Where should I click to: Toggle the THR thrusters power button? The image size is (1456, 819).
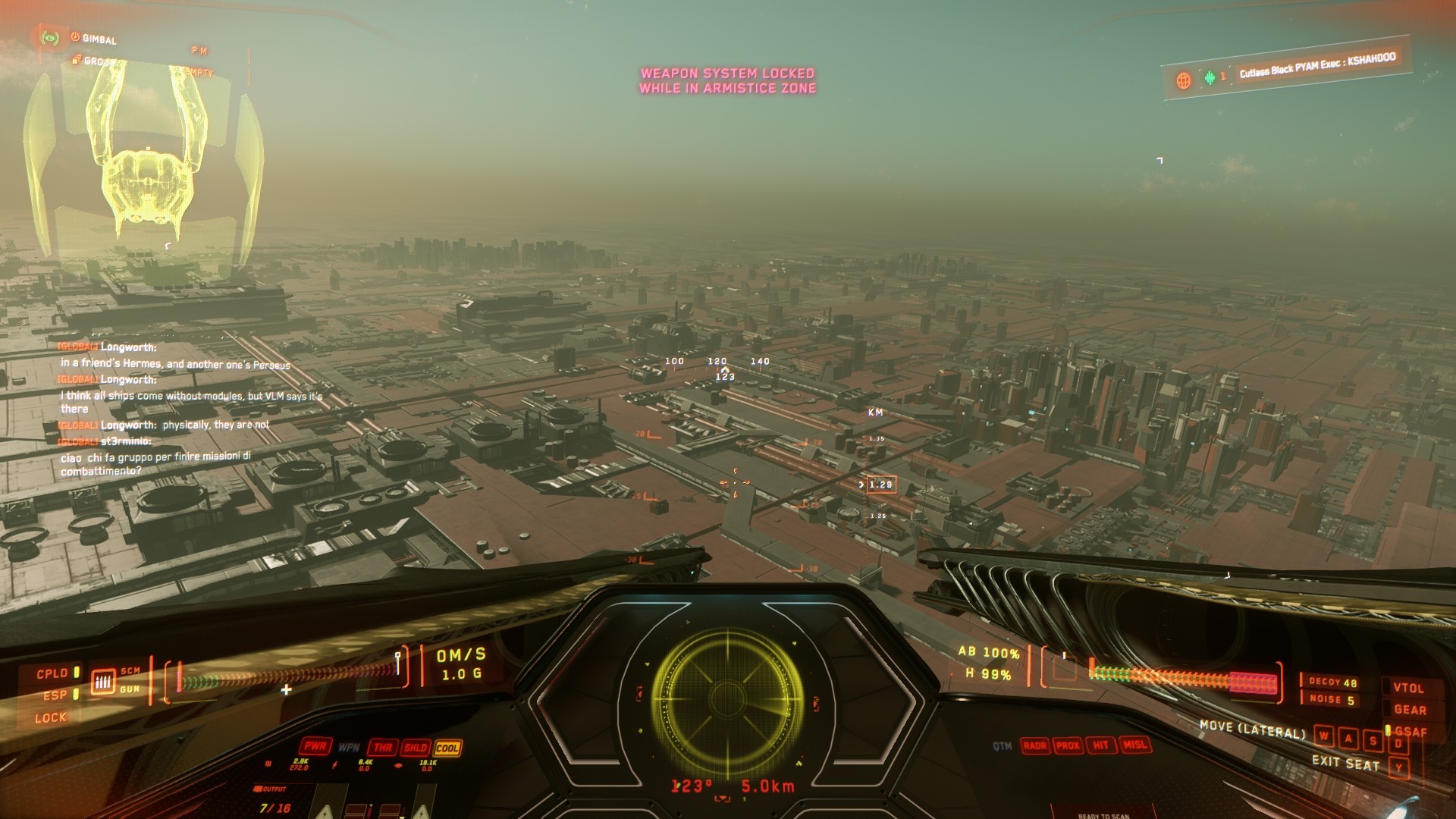[383, 748]
